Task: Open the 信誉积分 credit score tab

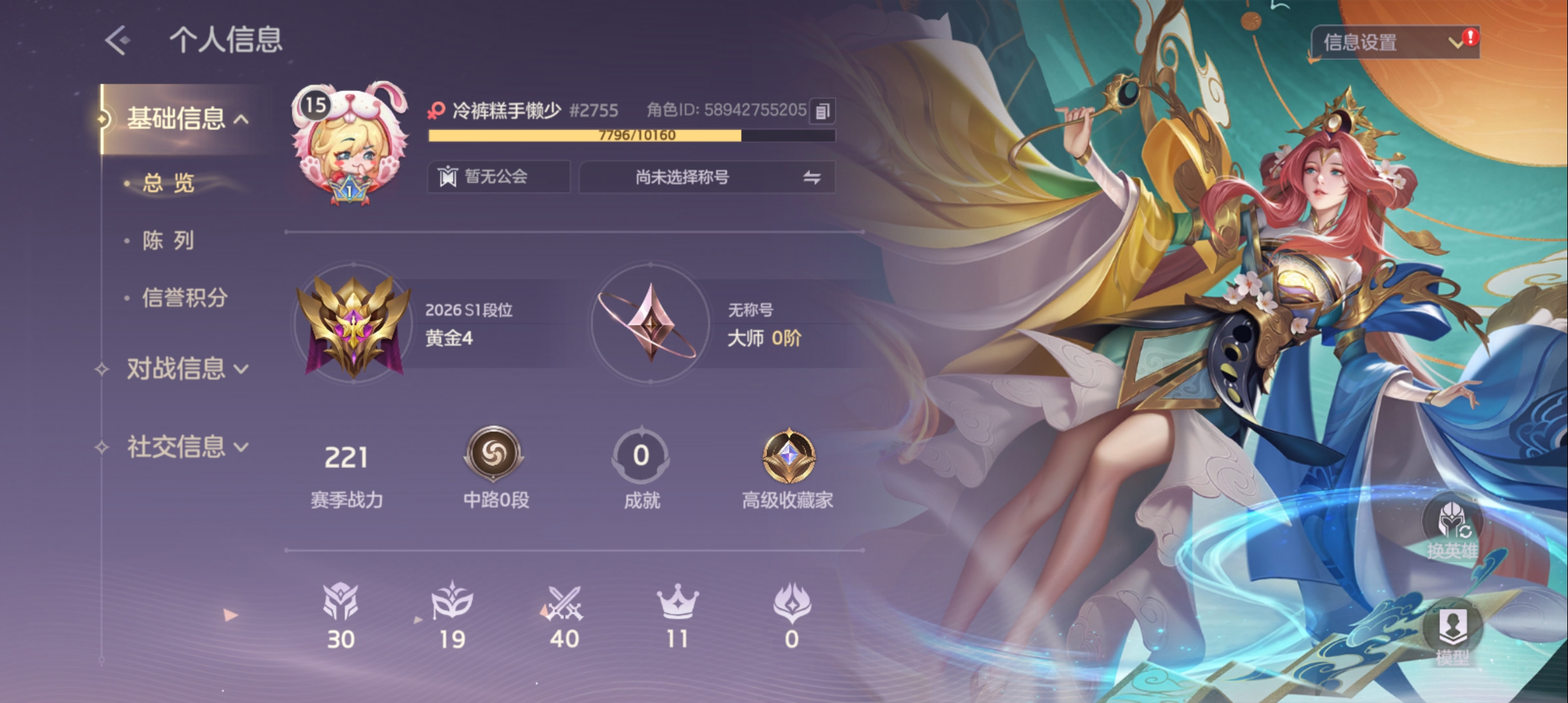Action: [x=185, y=298]
